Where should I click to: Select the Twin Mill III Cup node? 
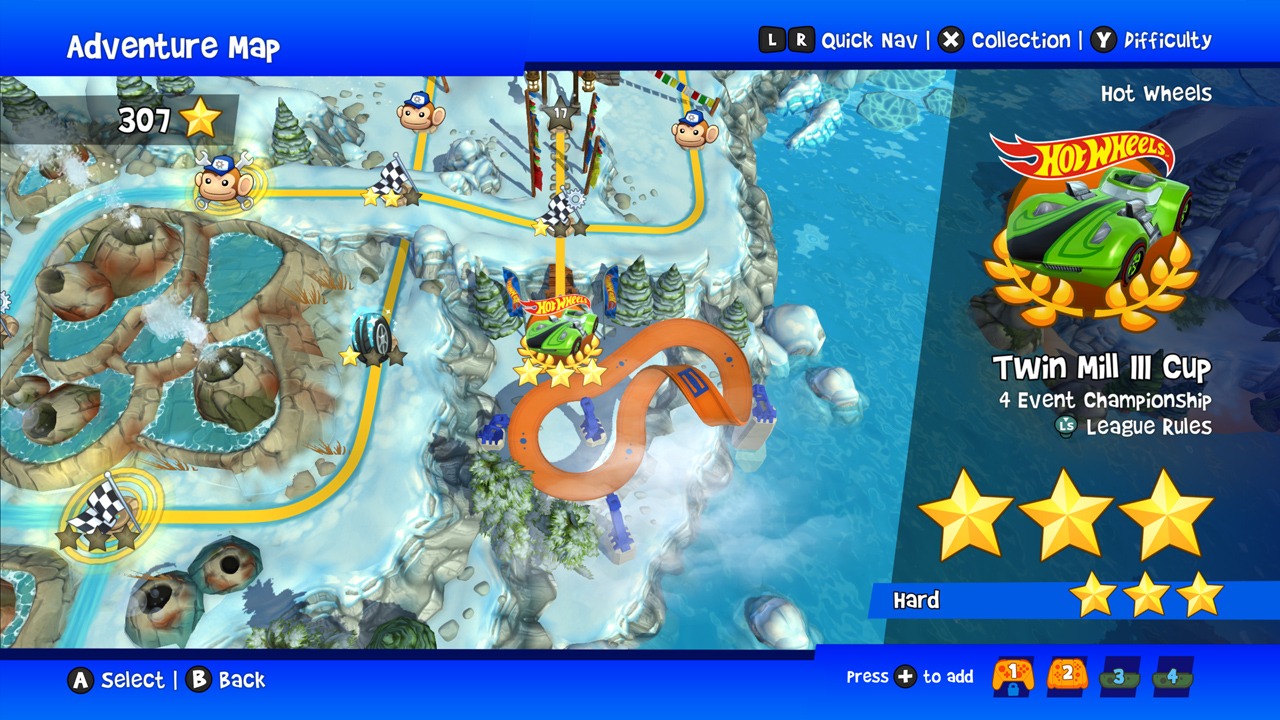point(560,330)
